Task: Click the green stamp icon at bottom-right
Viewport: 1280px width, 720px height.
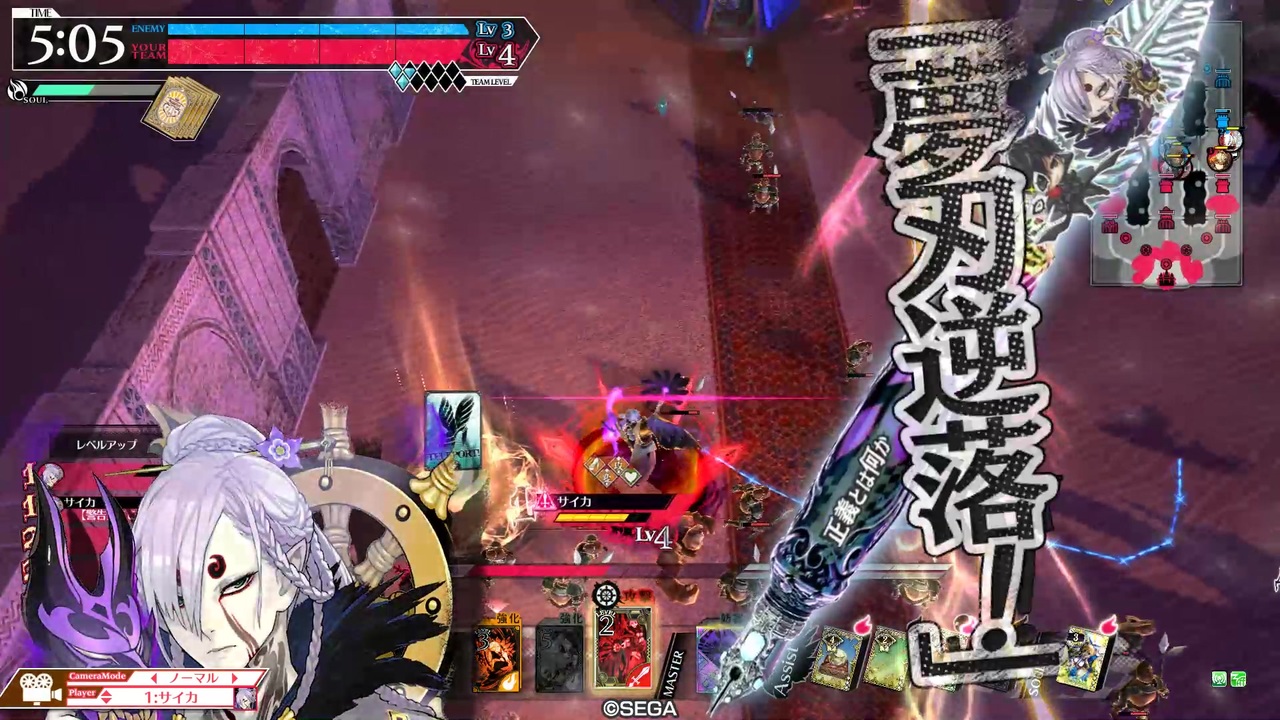Action: coord(1219,679)
